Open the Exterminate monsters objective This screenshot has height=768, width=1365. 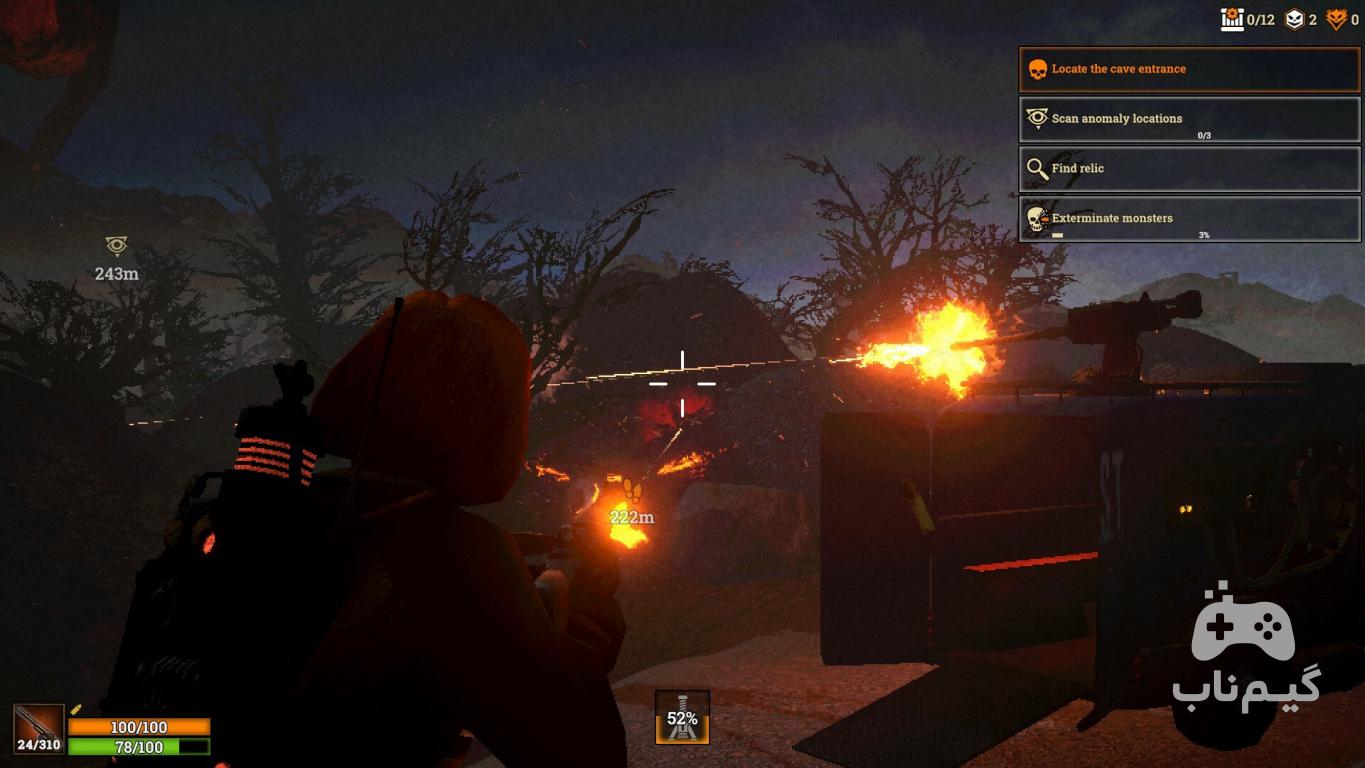[1189, 218]
